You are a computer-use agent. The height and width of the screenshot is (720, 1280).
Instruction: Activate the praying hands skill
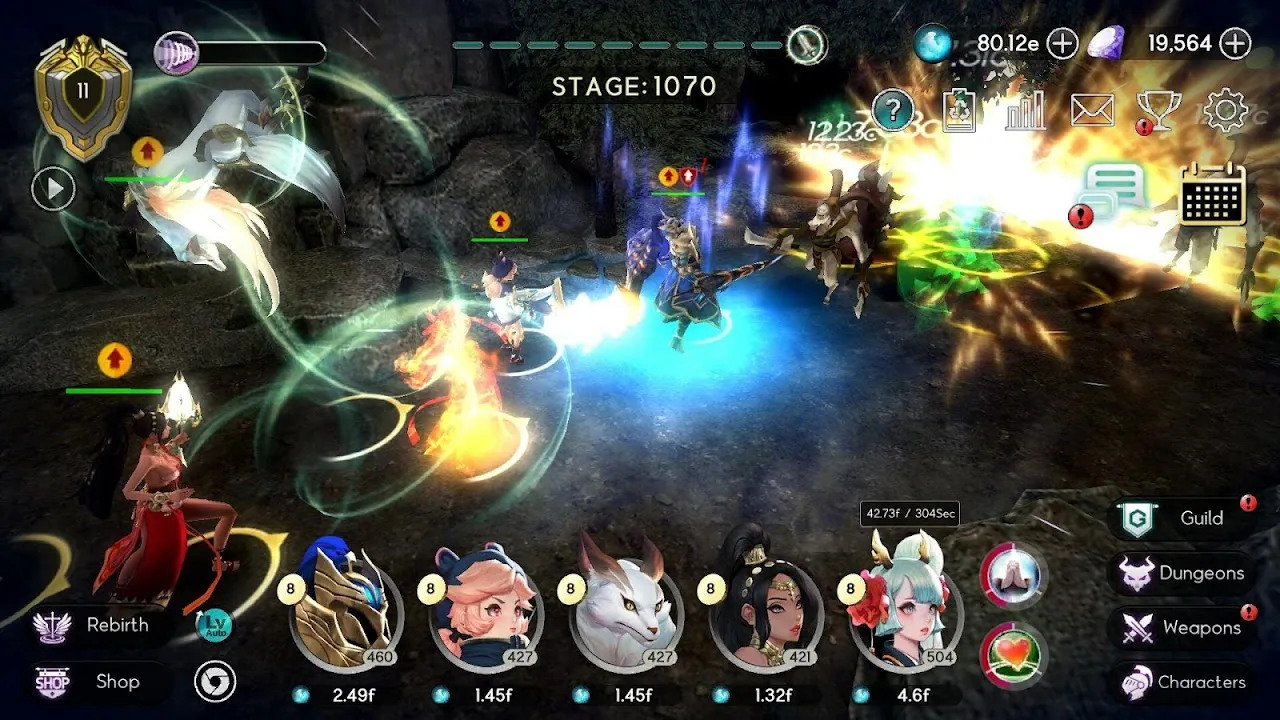click(1013, 576)
